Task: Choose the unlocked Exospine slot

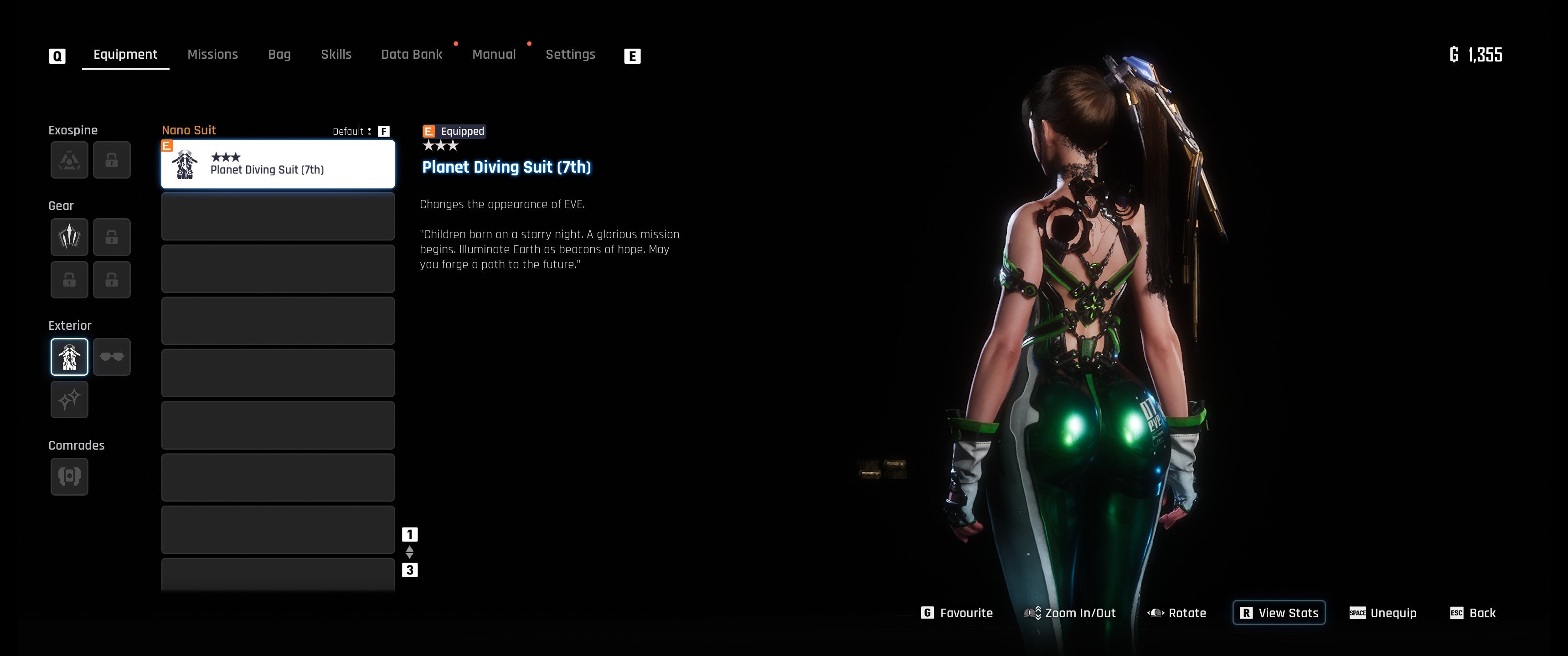Action: [x=69, y=160]
